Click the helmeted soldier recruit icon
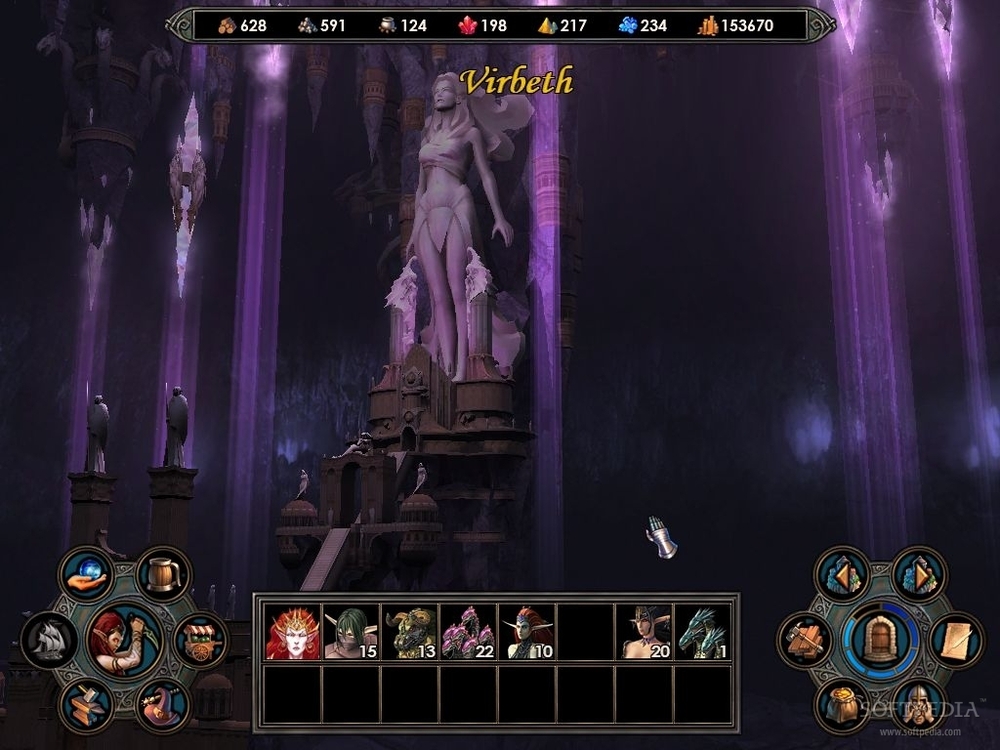Viewport: 1000px width, 750px height. [x=917, y=705]
